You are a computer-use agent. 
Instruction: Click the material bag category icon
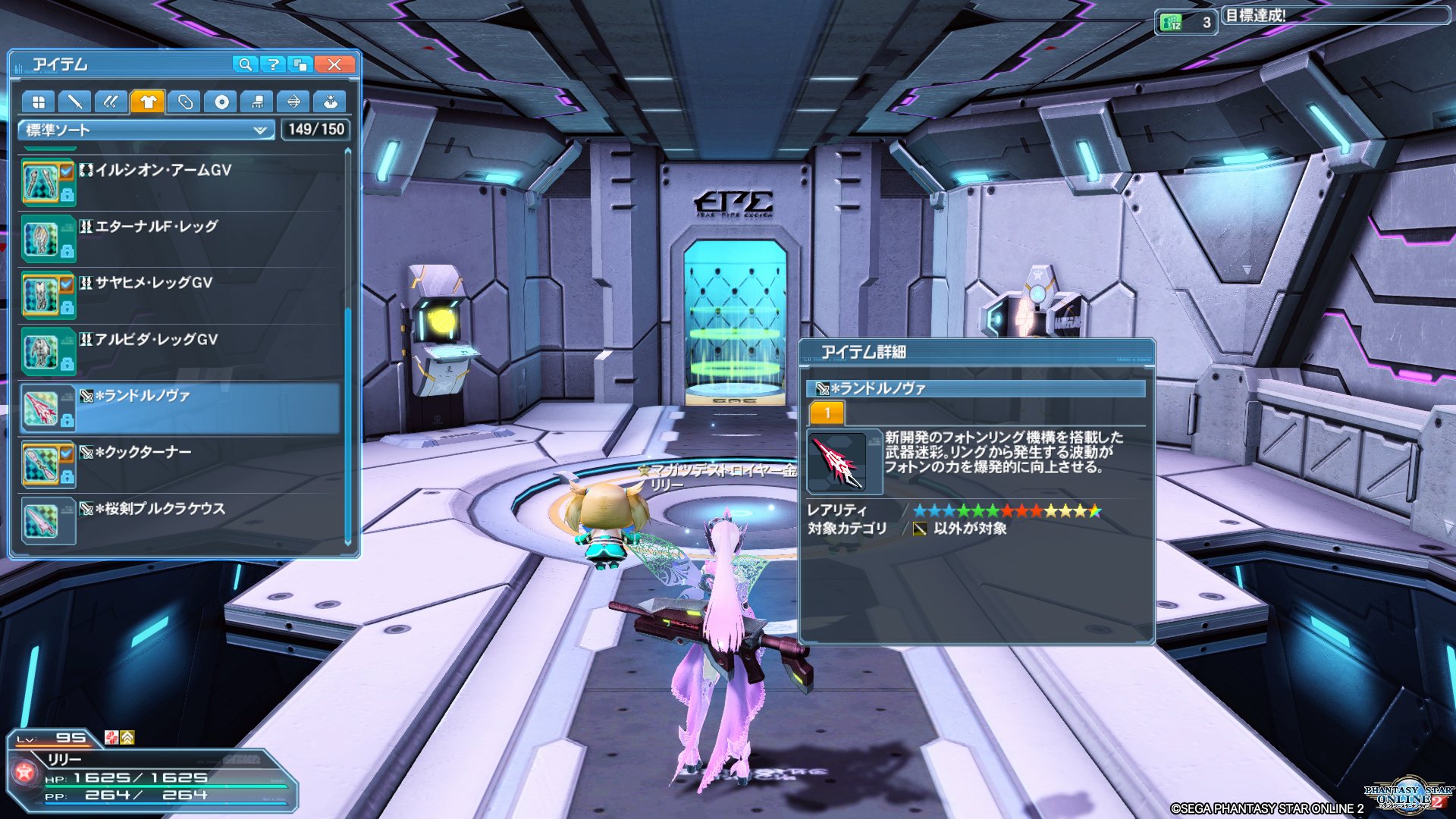[331, 101]
